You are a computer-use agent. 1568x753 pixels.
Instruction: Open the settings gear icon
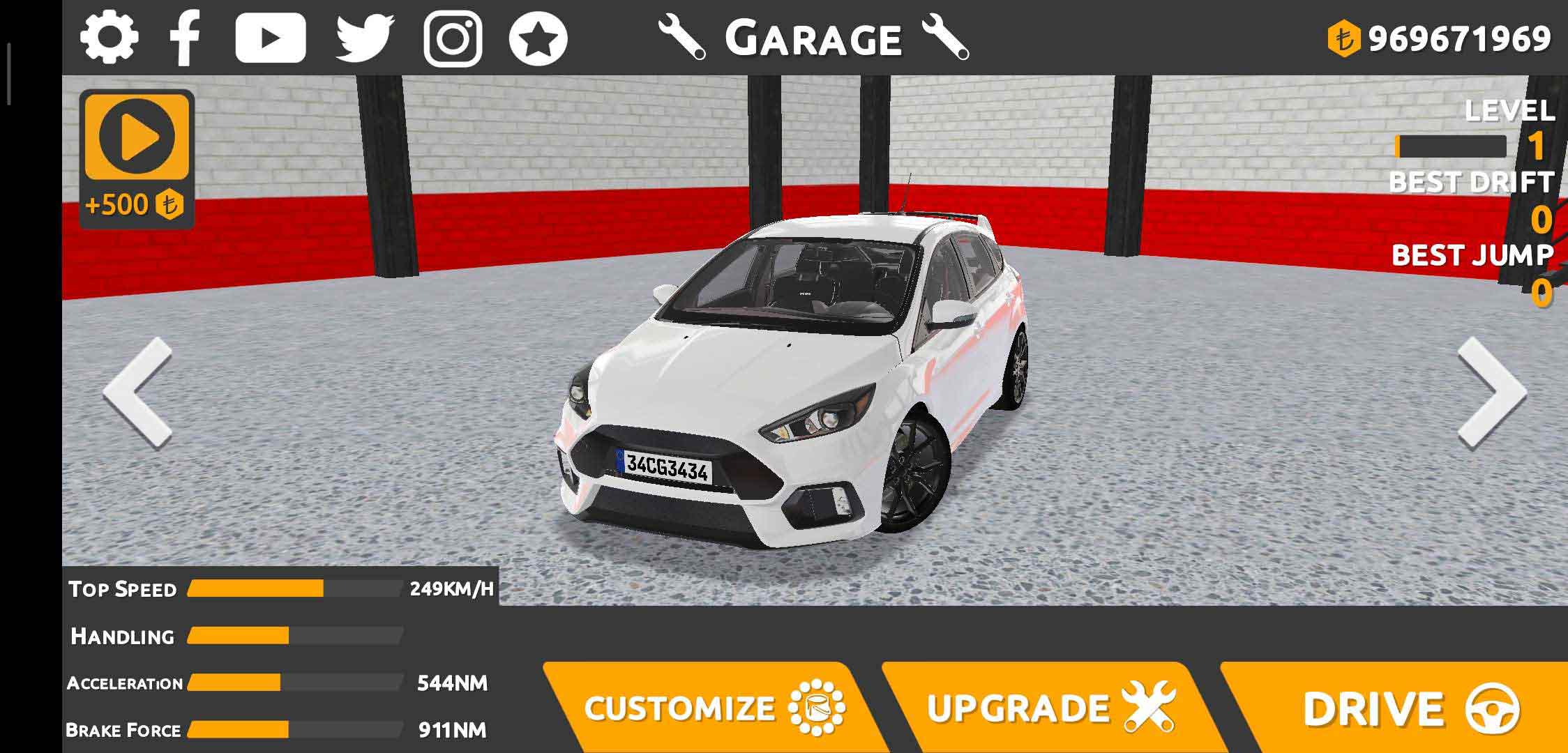[x=109, y=38]
